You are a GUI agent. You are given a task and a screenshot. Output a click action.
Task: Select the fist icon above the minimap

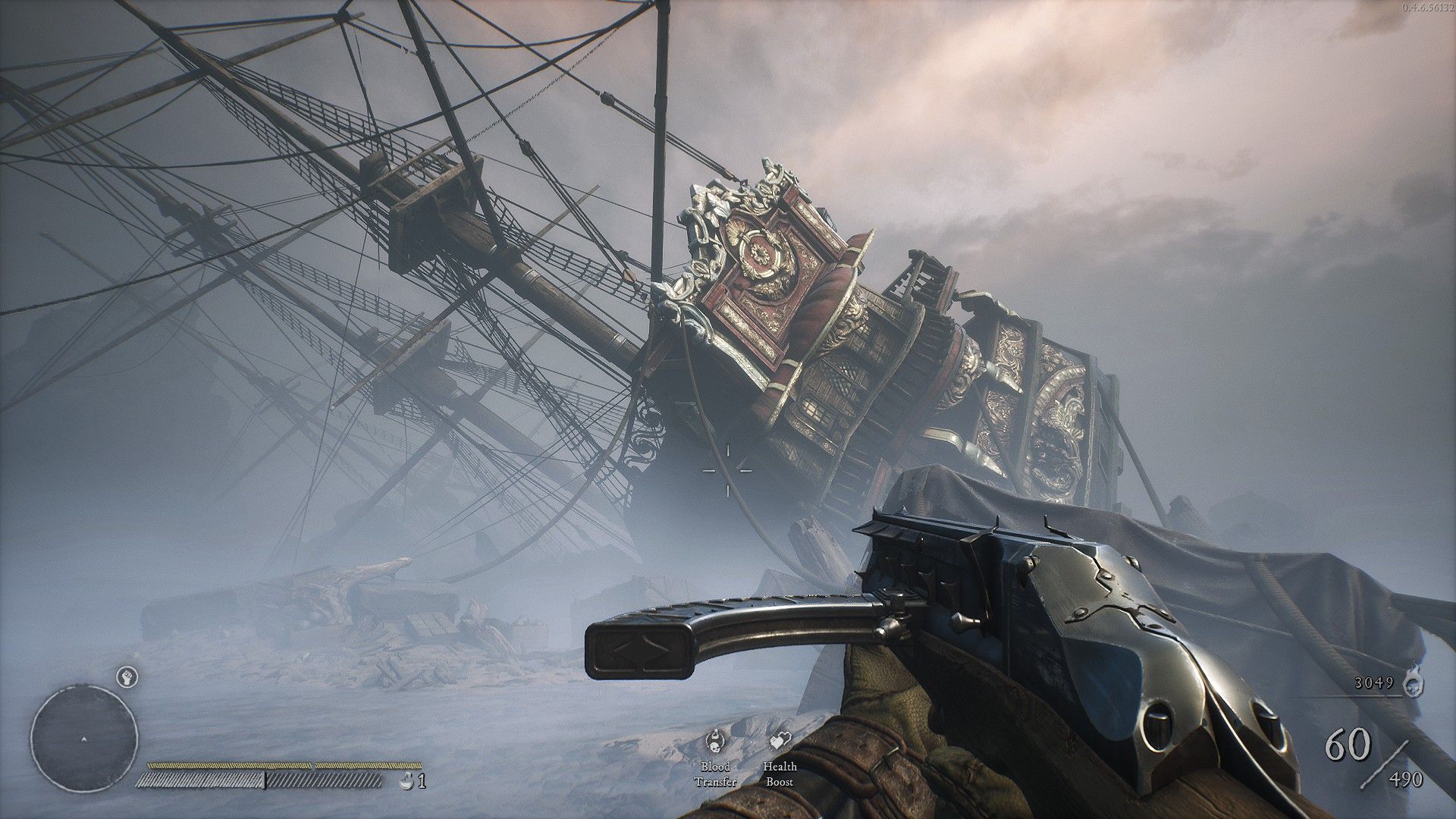[126, 676]
